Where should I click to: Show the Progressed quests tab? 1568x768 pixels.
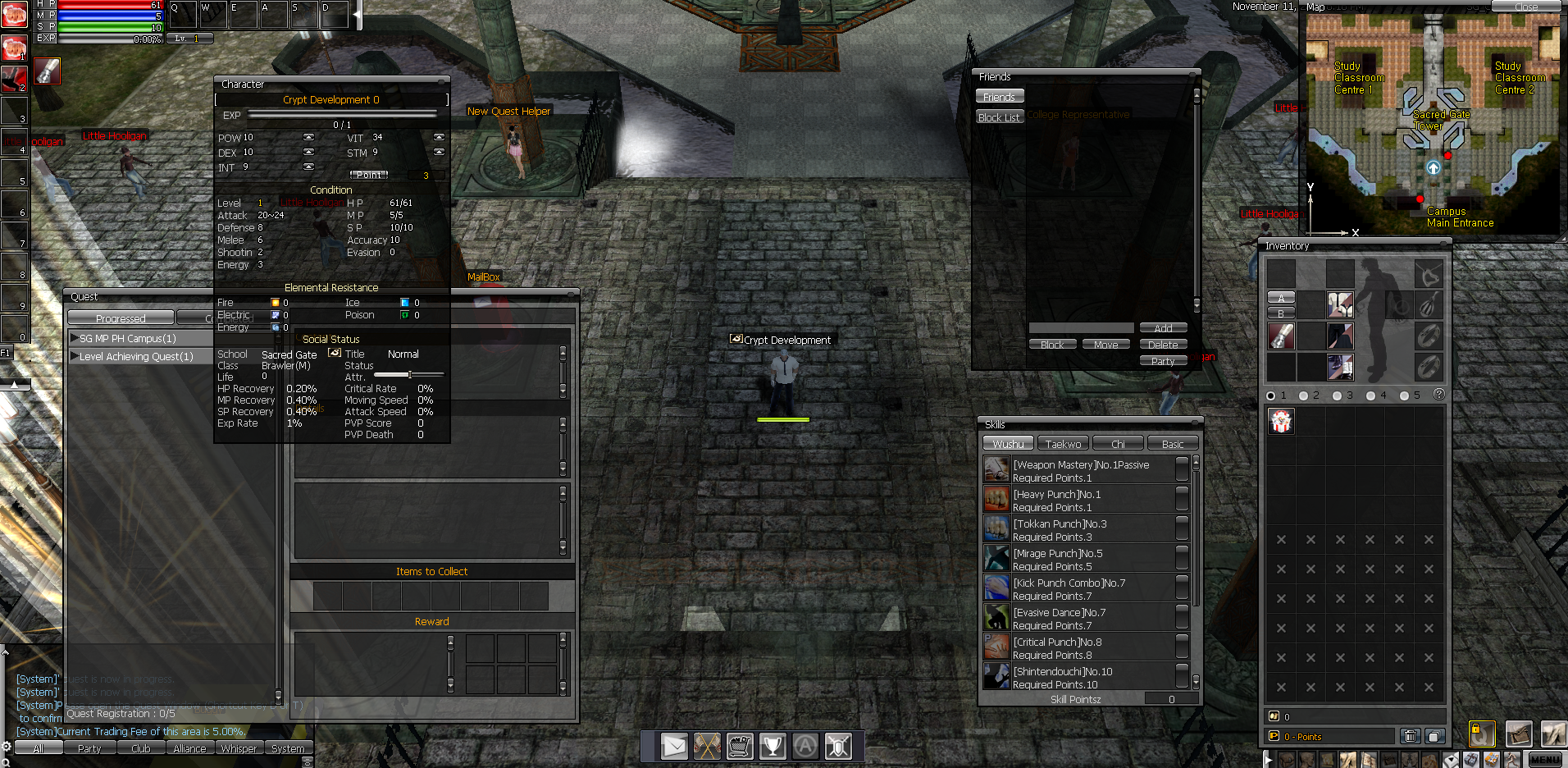[121, 318]
